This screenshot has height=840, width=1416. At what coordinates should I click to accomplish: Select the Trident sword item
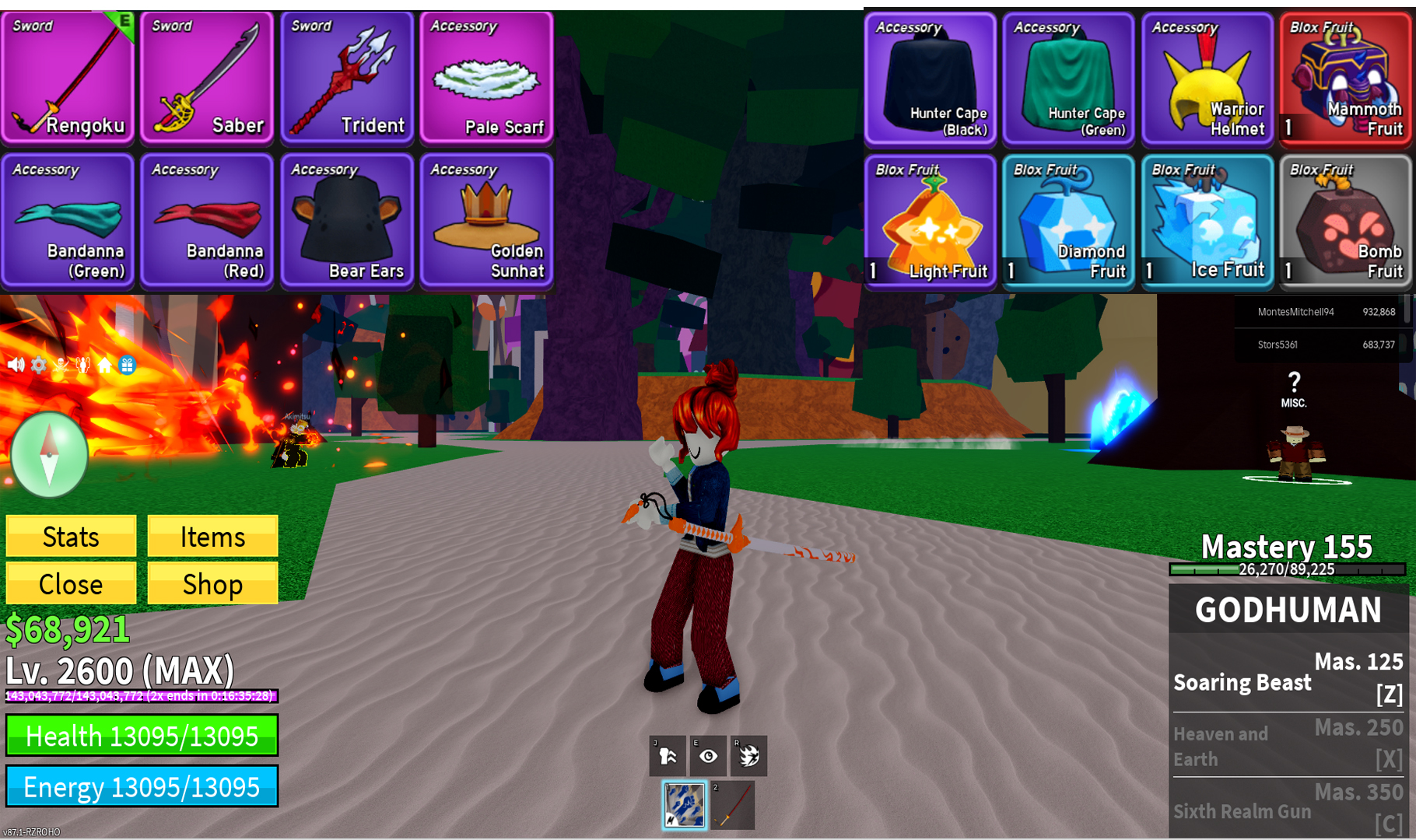point(347,78)
